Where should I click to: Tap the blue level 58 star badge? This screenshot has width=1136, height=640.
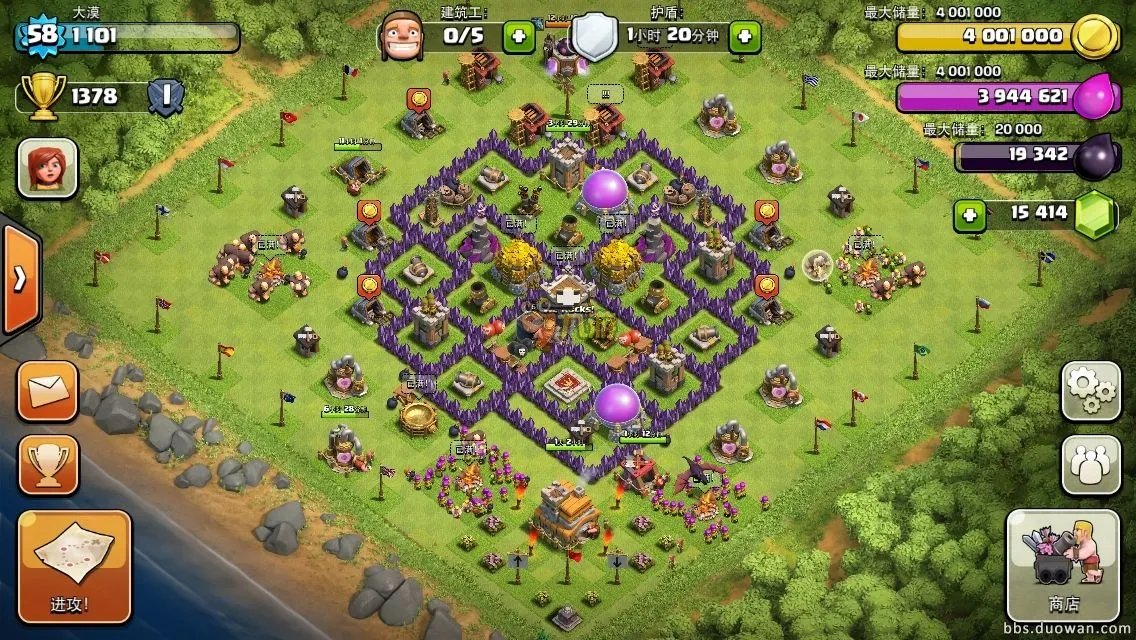(x=40, y=36)
